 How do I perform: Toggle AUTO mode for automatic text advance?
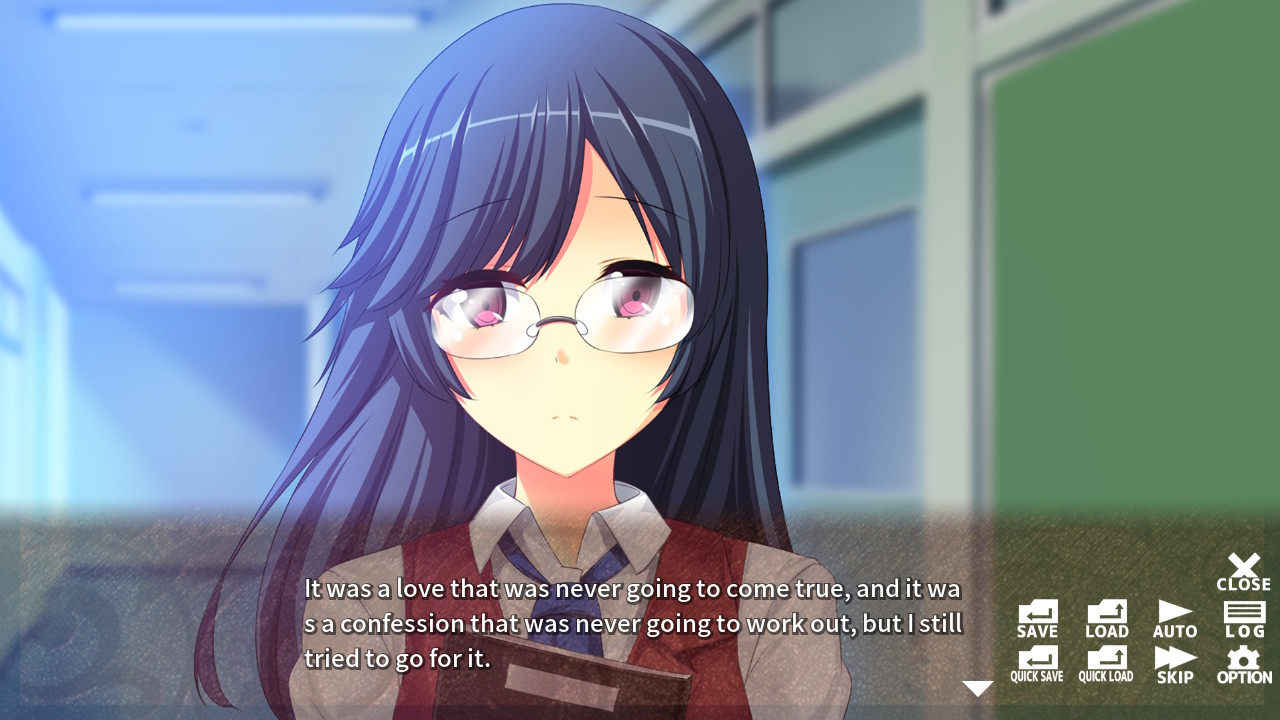1174,615
